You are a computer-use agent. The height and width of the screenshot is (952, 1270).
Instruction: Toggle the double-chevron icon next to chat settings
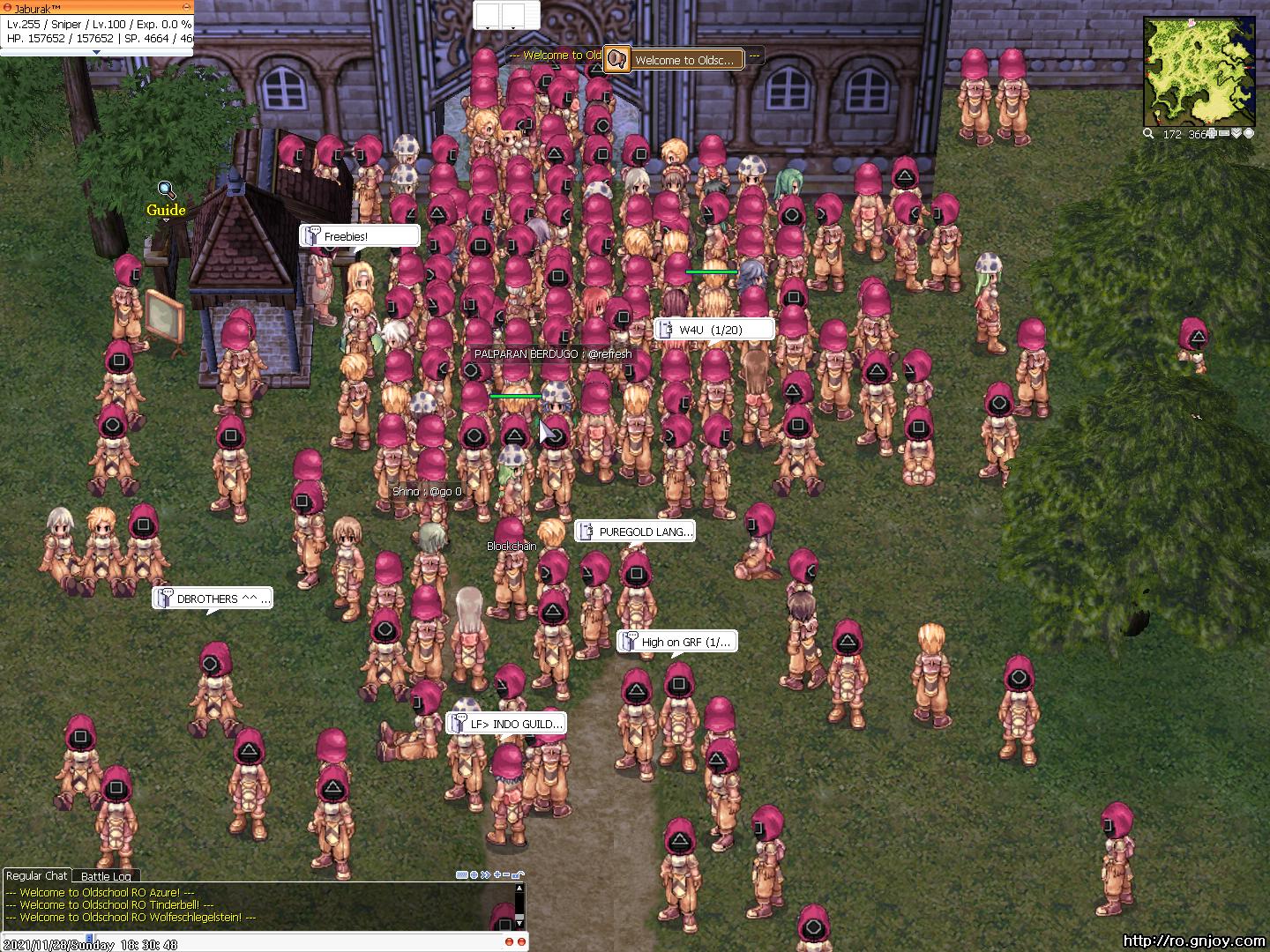485,875
